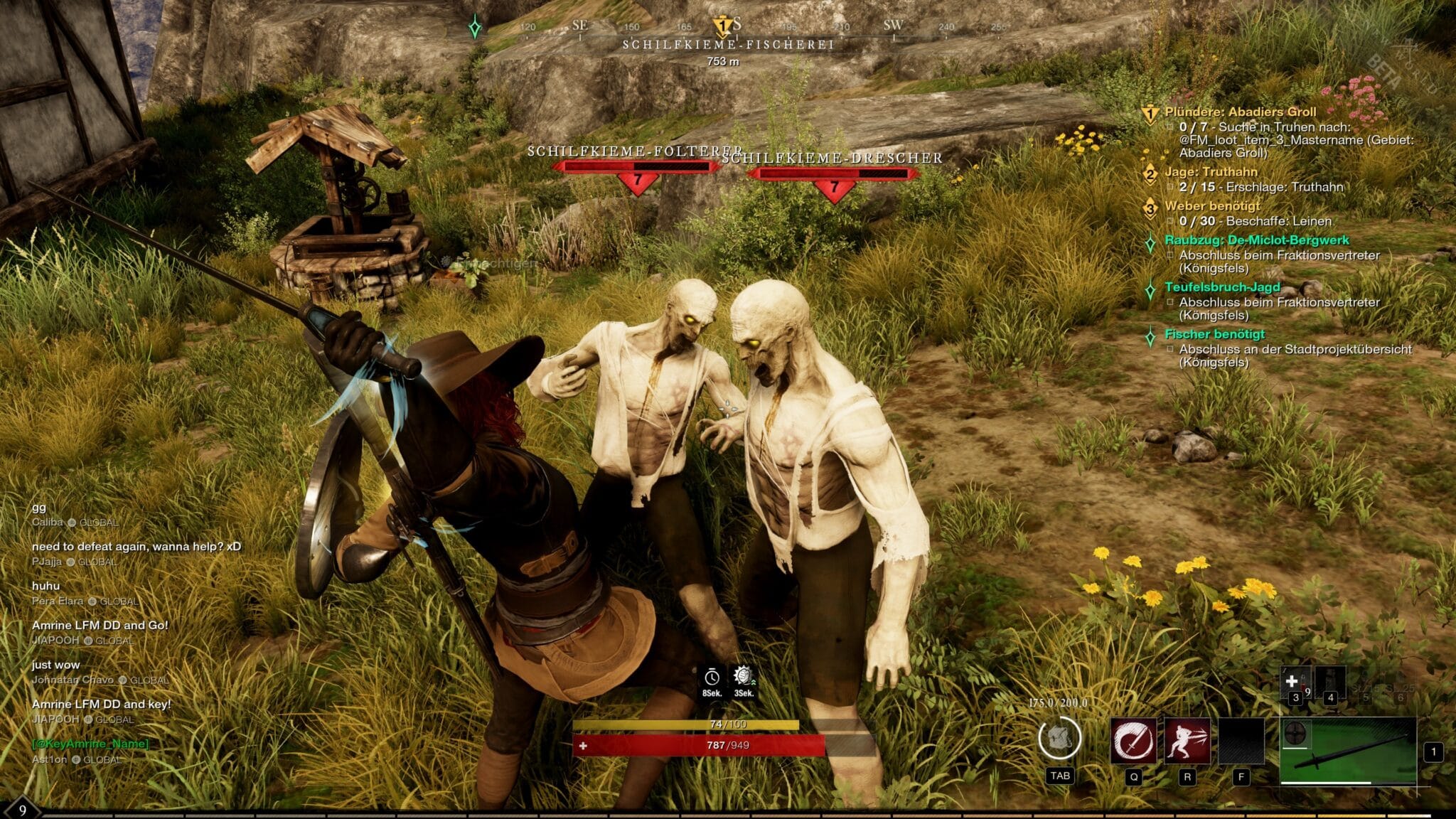Click PJajja's chat message about defeating again
This screenshot has height=819, width=1456.
[136, 547]
